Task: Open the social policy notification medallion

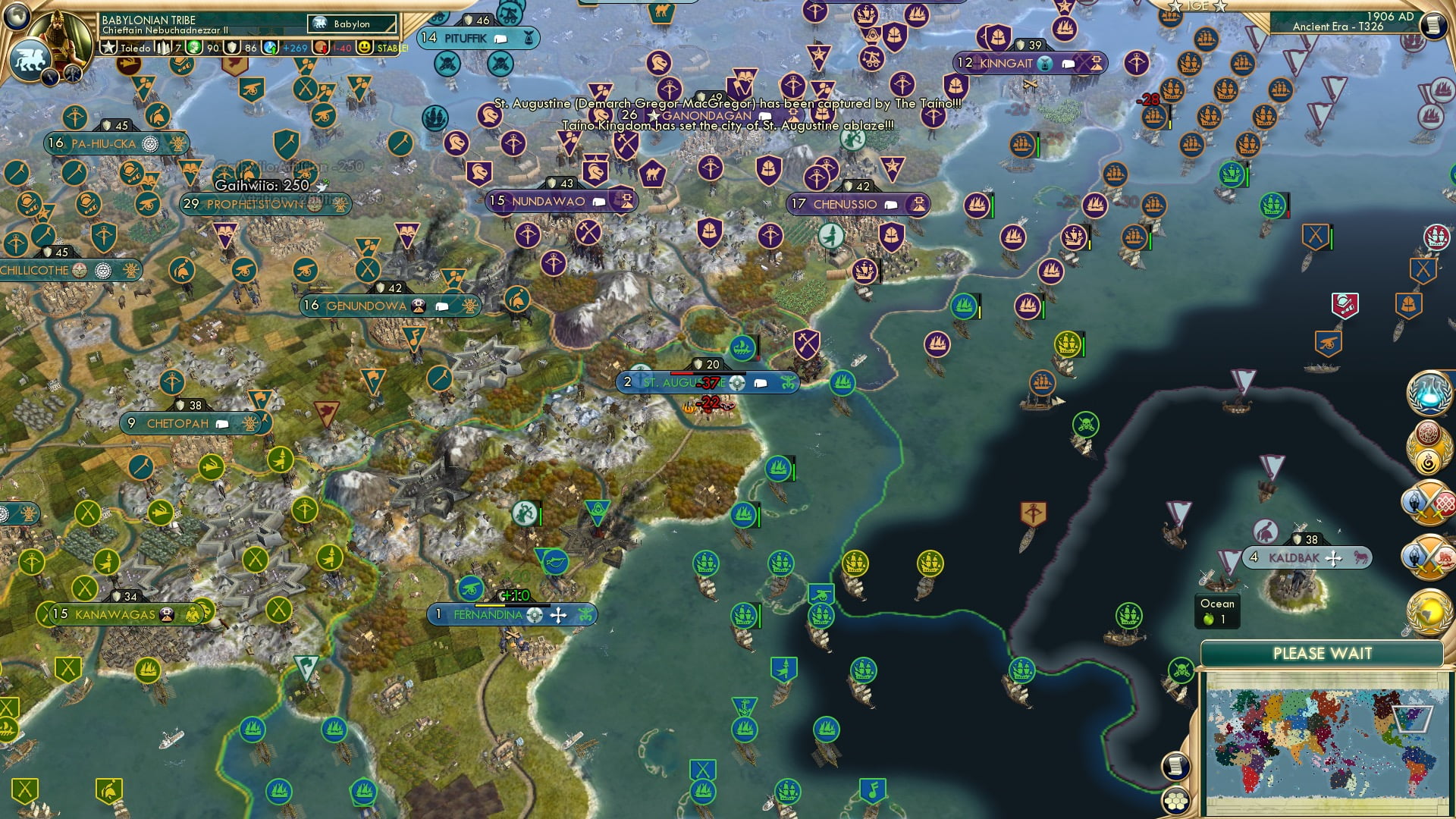Action: pos(1429,444)
